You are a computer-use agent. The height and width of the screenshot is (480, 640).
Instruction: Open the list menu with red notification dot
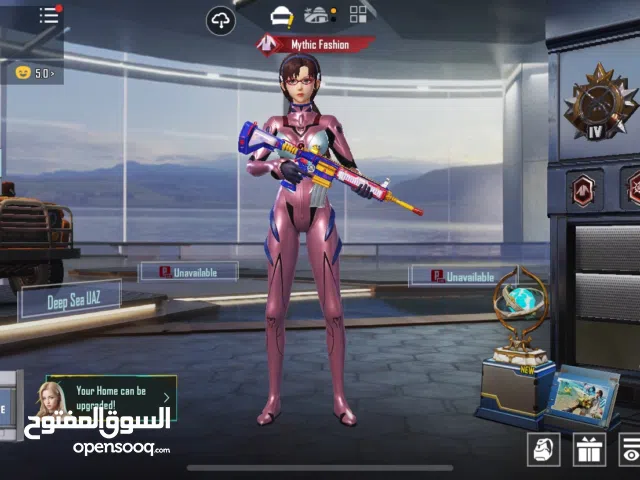pos(49,15)
